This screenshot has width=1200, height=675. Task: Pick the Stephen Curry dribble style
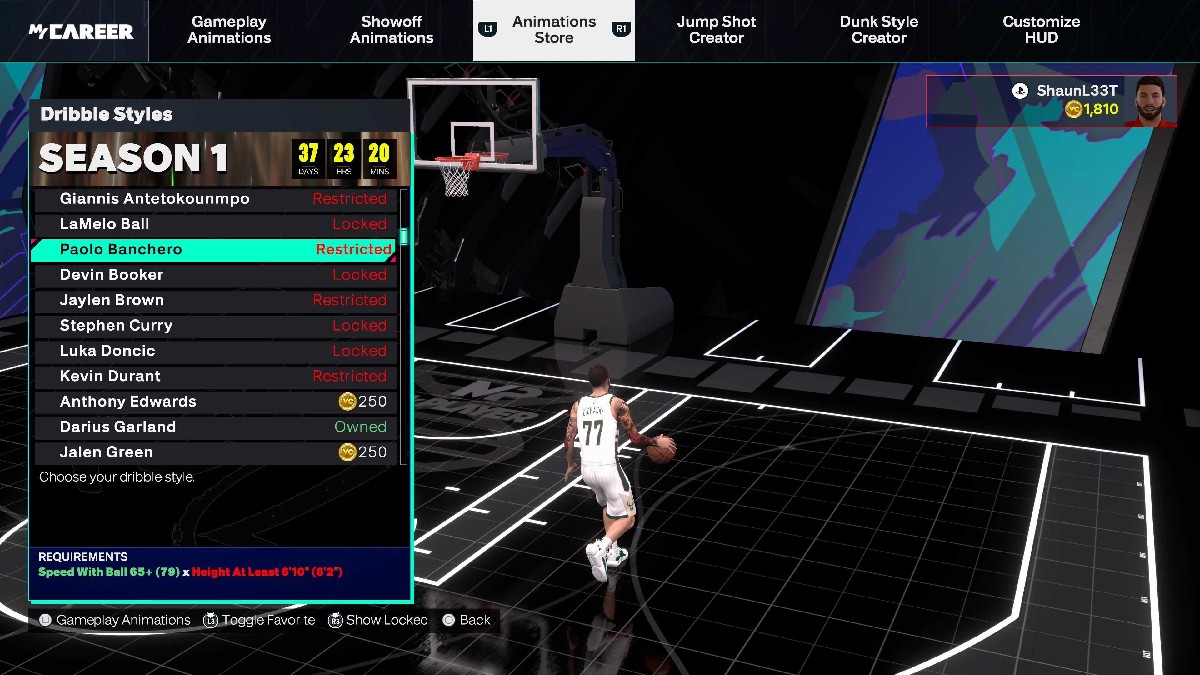pyautogui.click(x=215, y=326)
